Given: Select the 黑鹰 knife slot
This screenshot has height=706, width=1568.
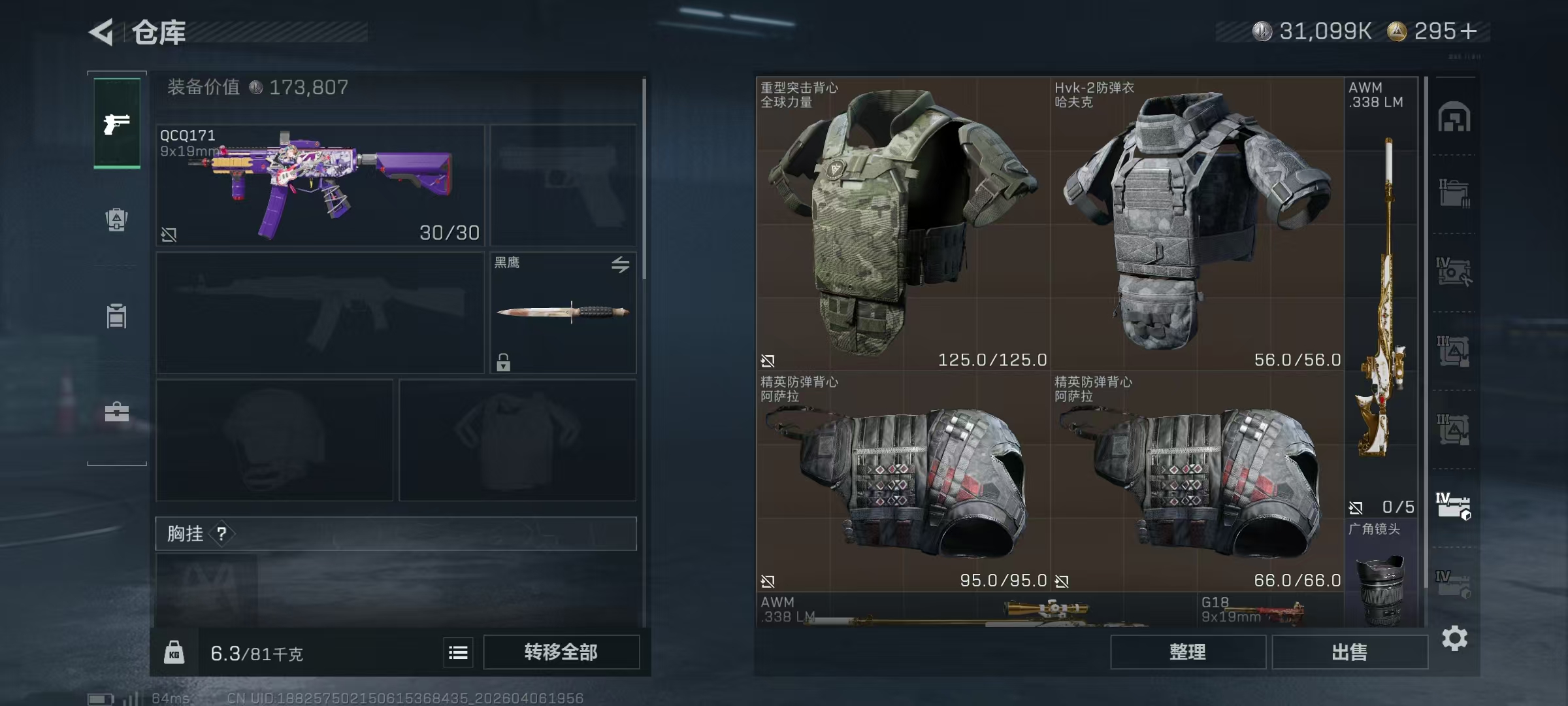Looking at the screenshot, I should click(563, 312).
